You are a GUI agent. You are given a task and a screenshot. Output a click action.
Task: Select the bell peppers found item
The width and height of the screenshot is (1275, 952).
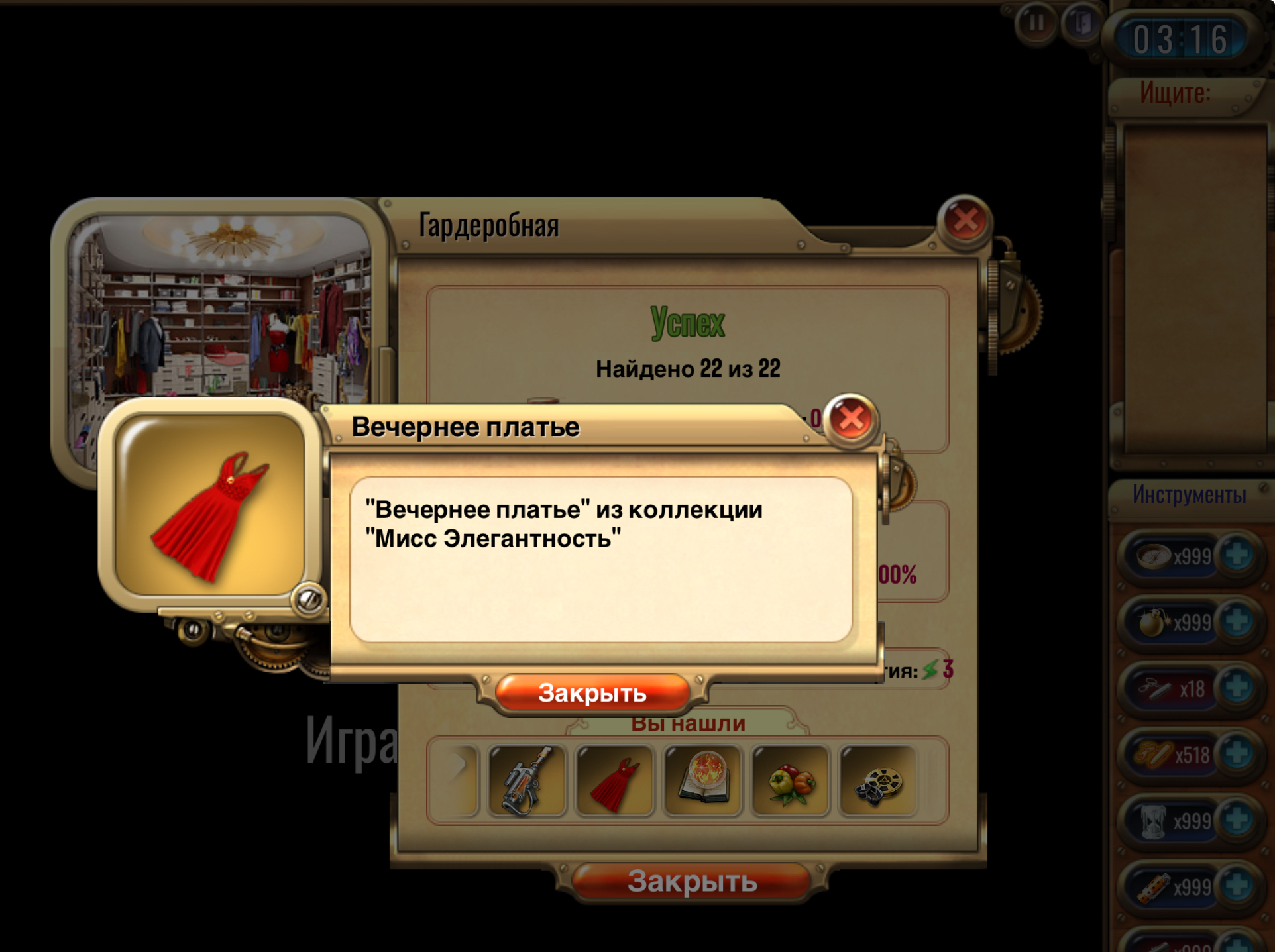[x=791, y=780]
